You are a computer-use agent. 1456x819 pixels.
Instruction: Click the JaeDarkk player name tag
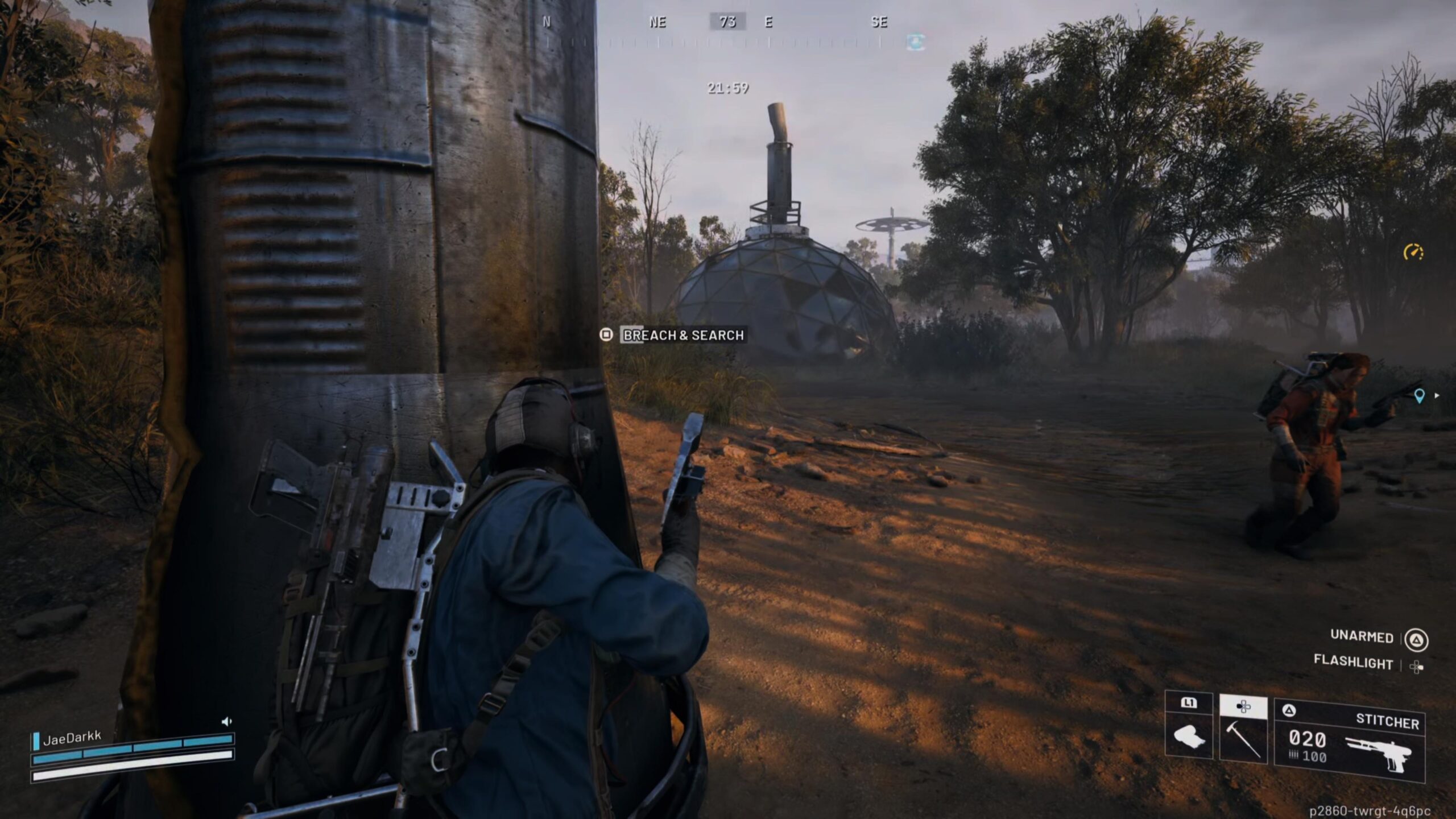click(x=72, y=739)
